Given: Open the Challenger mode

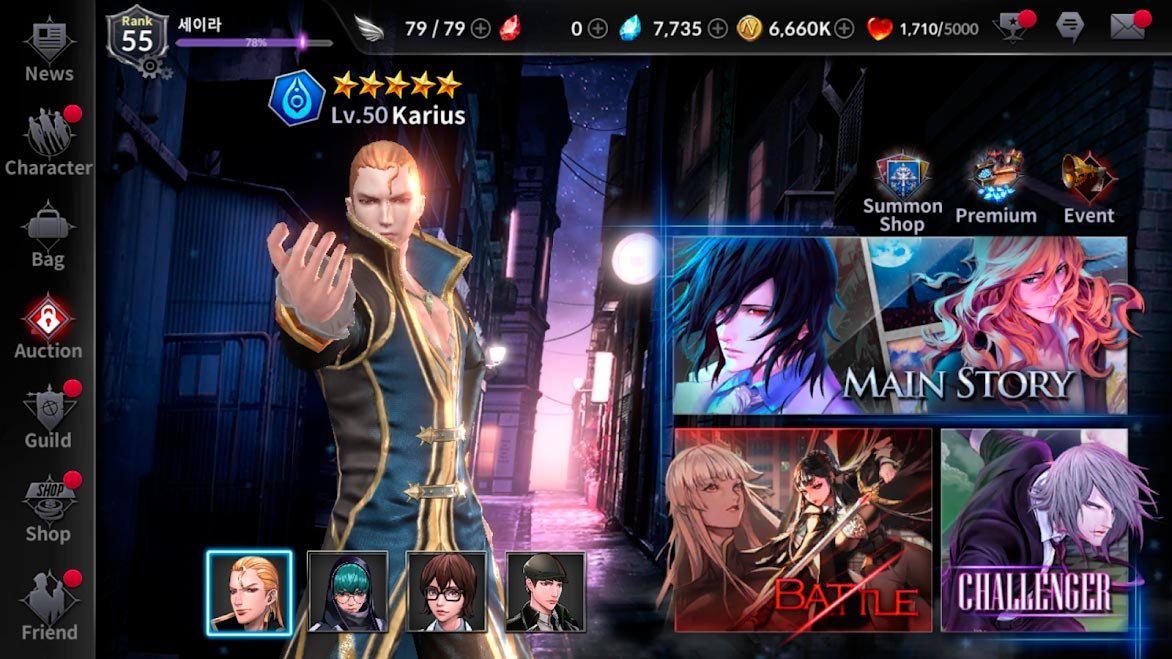Looking at the screenshot, I should click(x=1034, y=530).
